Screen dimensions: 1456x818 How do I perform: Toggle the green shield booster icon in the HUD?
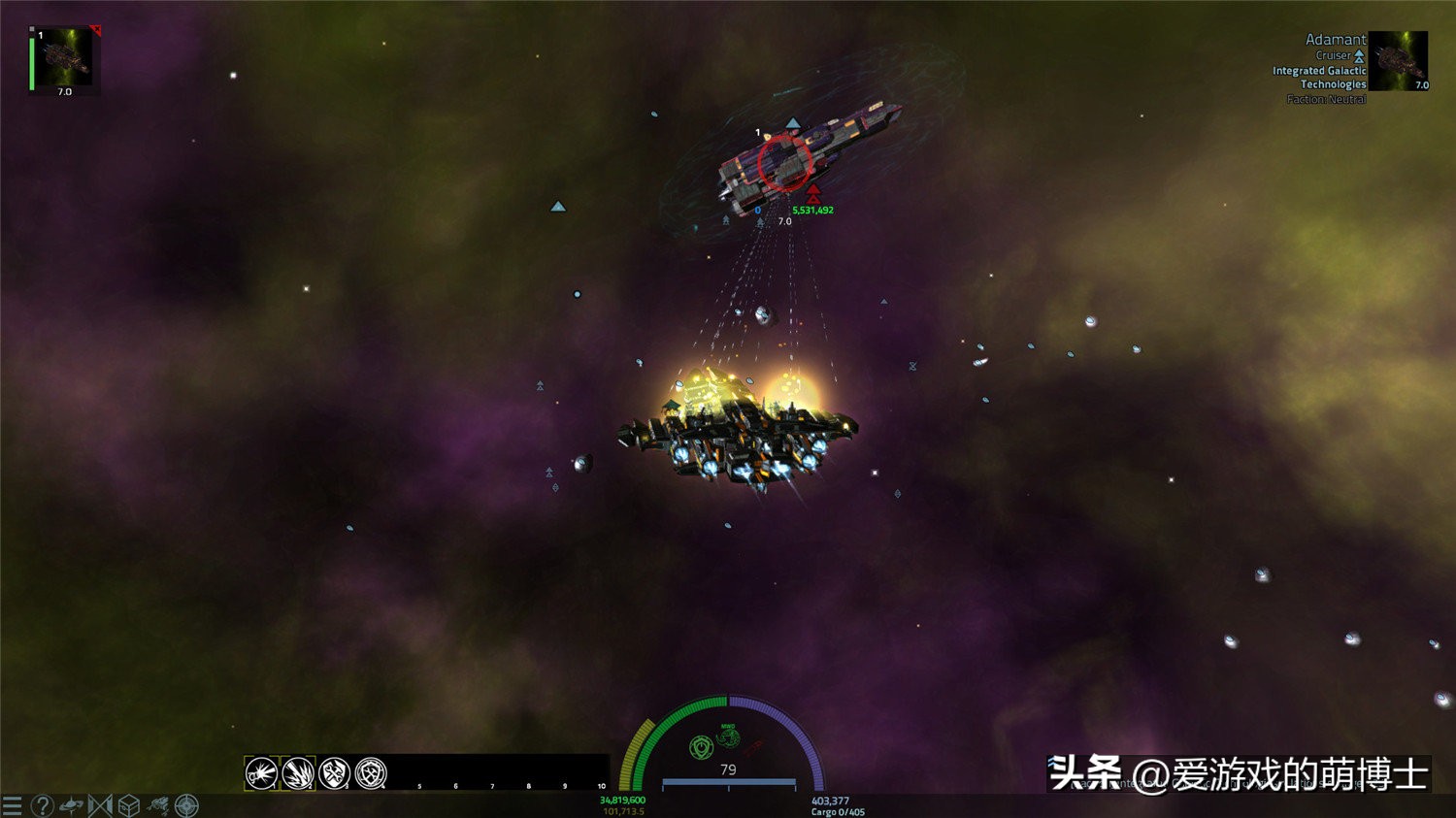click(701, 747)
